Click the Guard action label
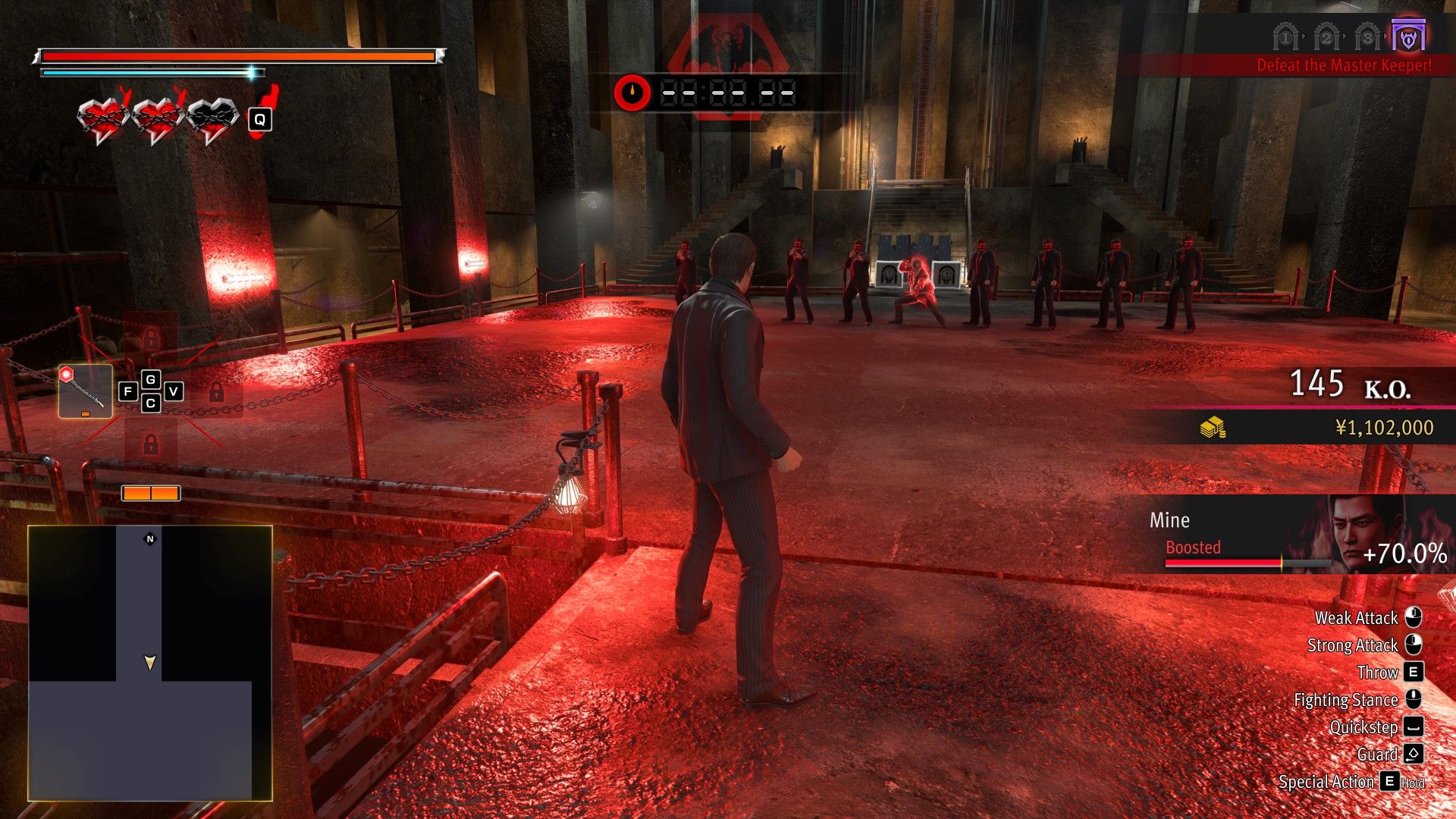The width and height of the screenshot is (1456, 819). [1378, 754]
